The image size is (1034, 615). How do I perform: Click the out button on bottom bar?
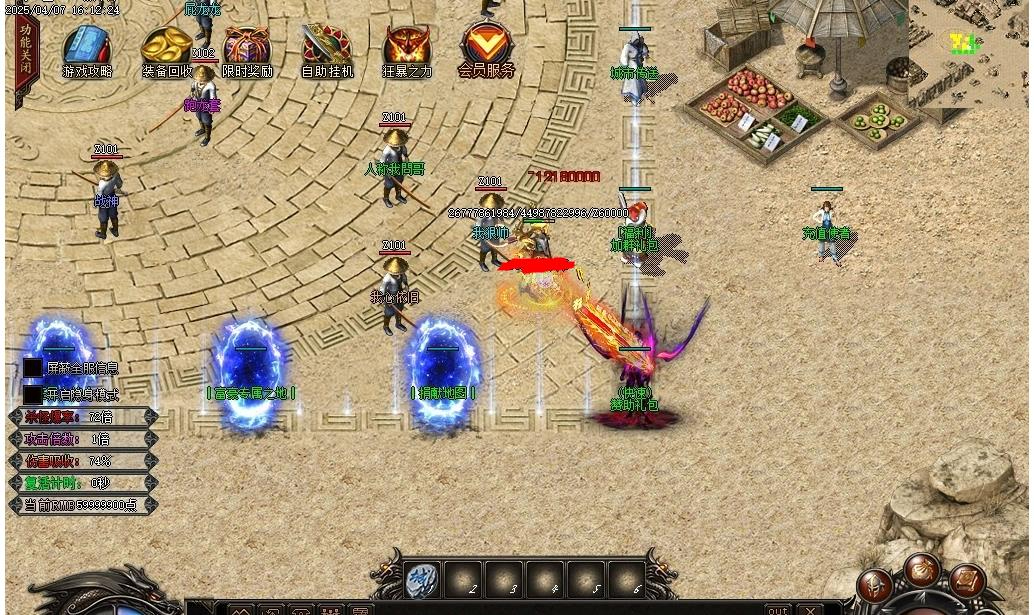click(777, 609)
